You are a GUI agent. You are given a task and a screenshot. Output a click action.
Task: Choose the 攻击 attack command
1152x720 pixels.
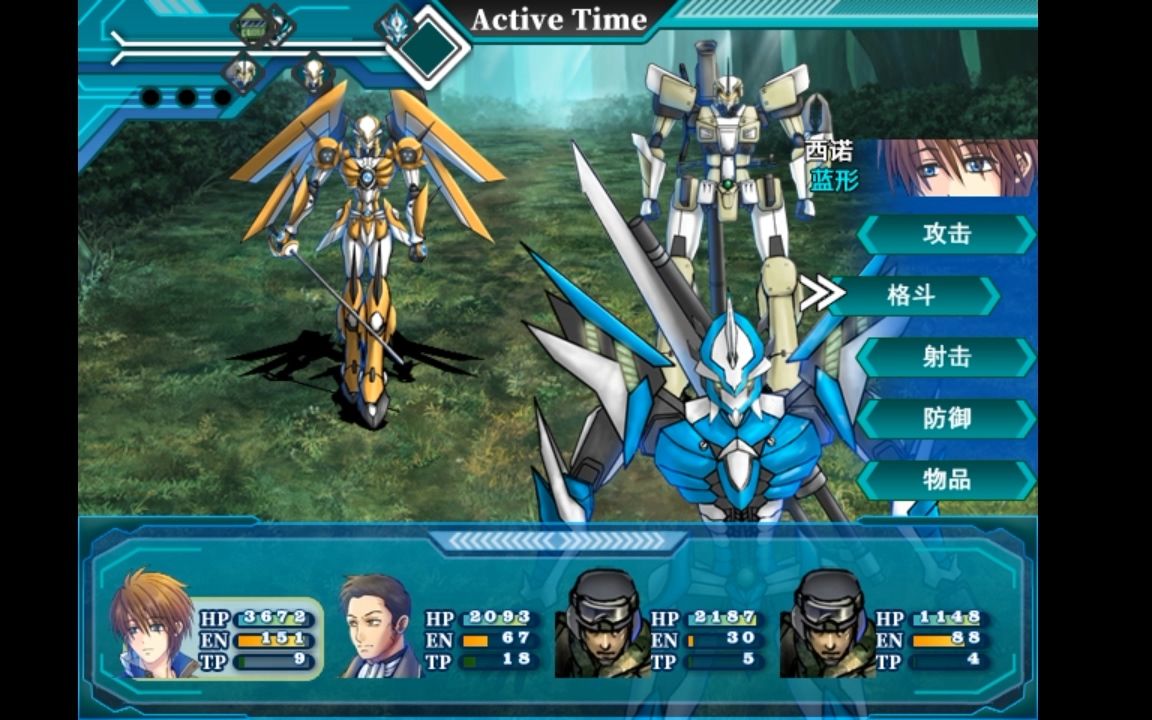[x=946, y=235]
